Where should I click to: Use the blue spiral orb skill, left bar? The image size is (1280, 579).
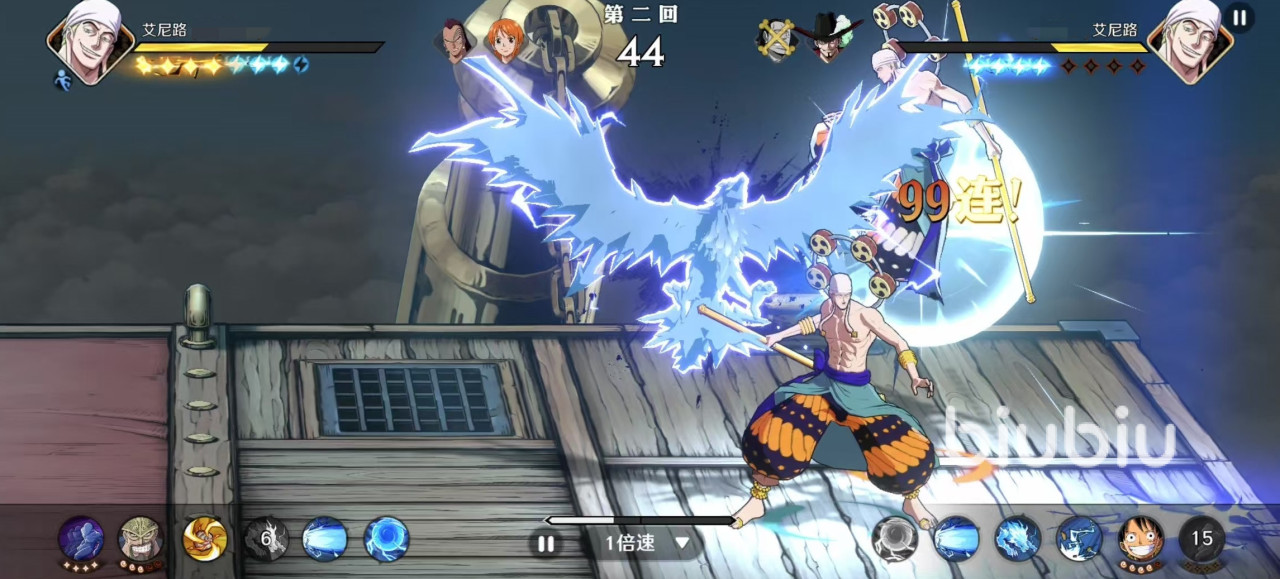tap(386, 539)
